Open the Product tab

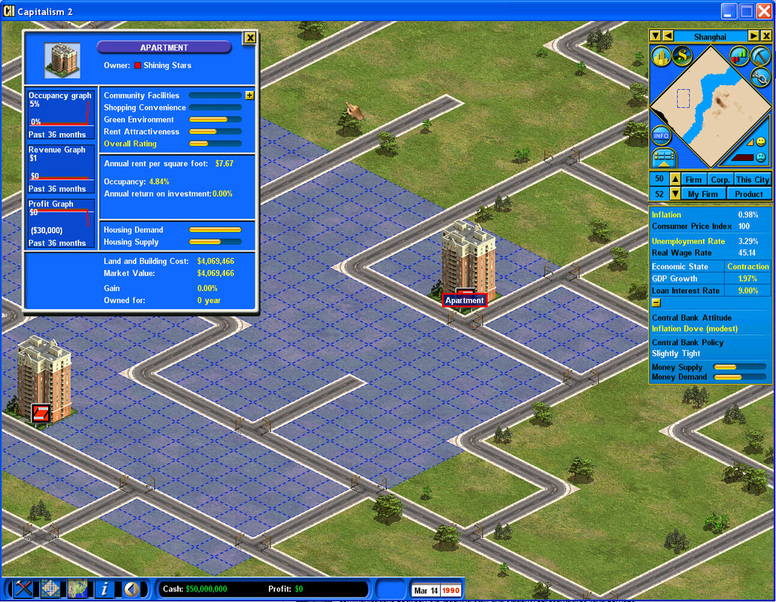748,194
